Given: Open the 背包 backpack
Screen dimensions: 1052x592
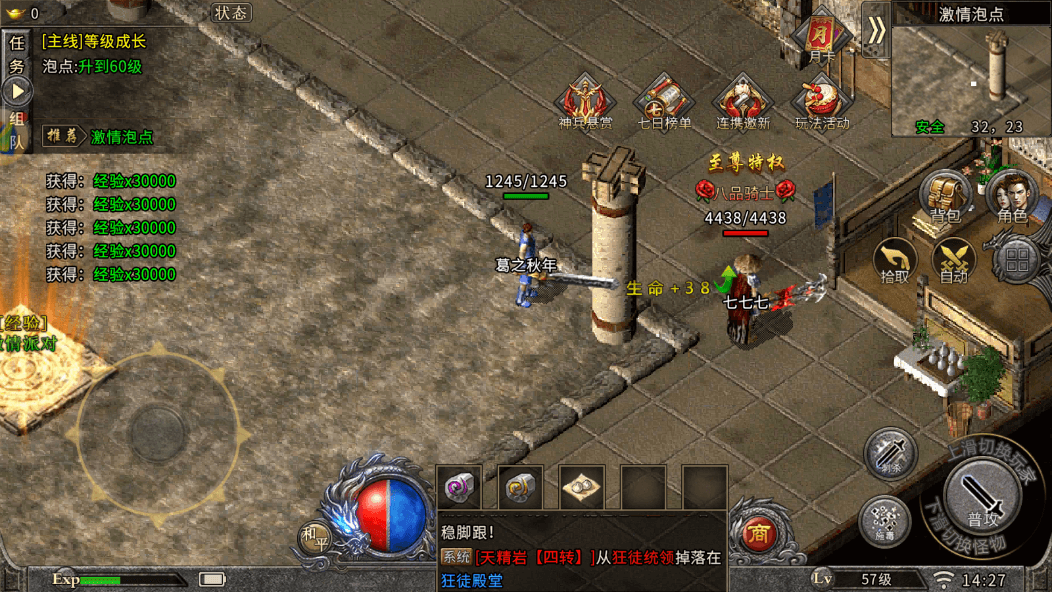Looking at the screenshot, I should pyautogui.click(x=945, y=194).
